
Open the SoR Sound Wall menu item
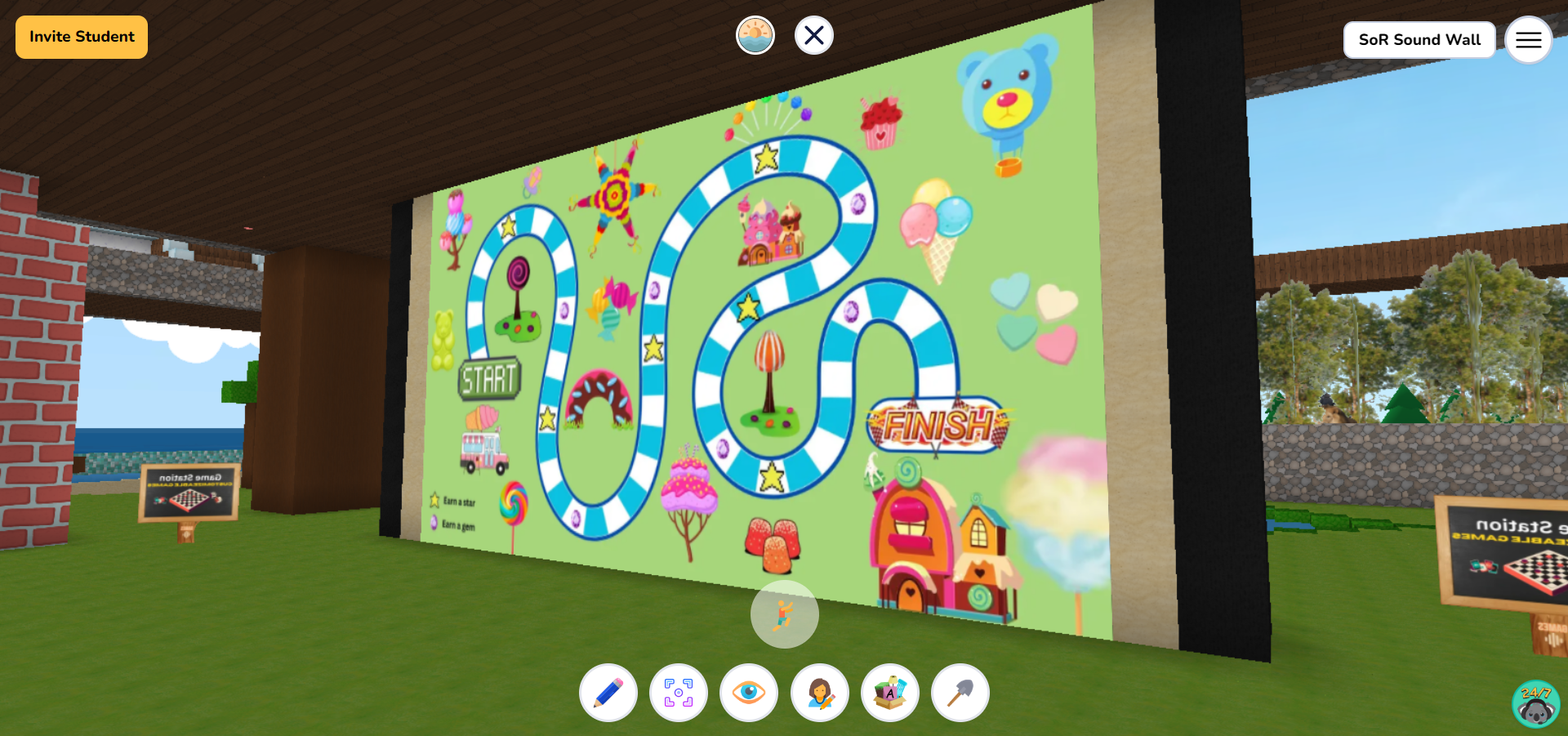[x=1419, y=38]
